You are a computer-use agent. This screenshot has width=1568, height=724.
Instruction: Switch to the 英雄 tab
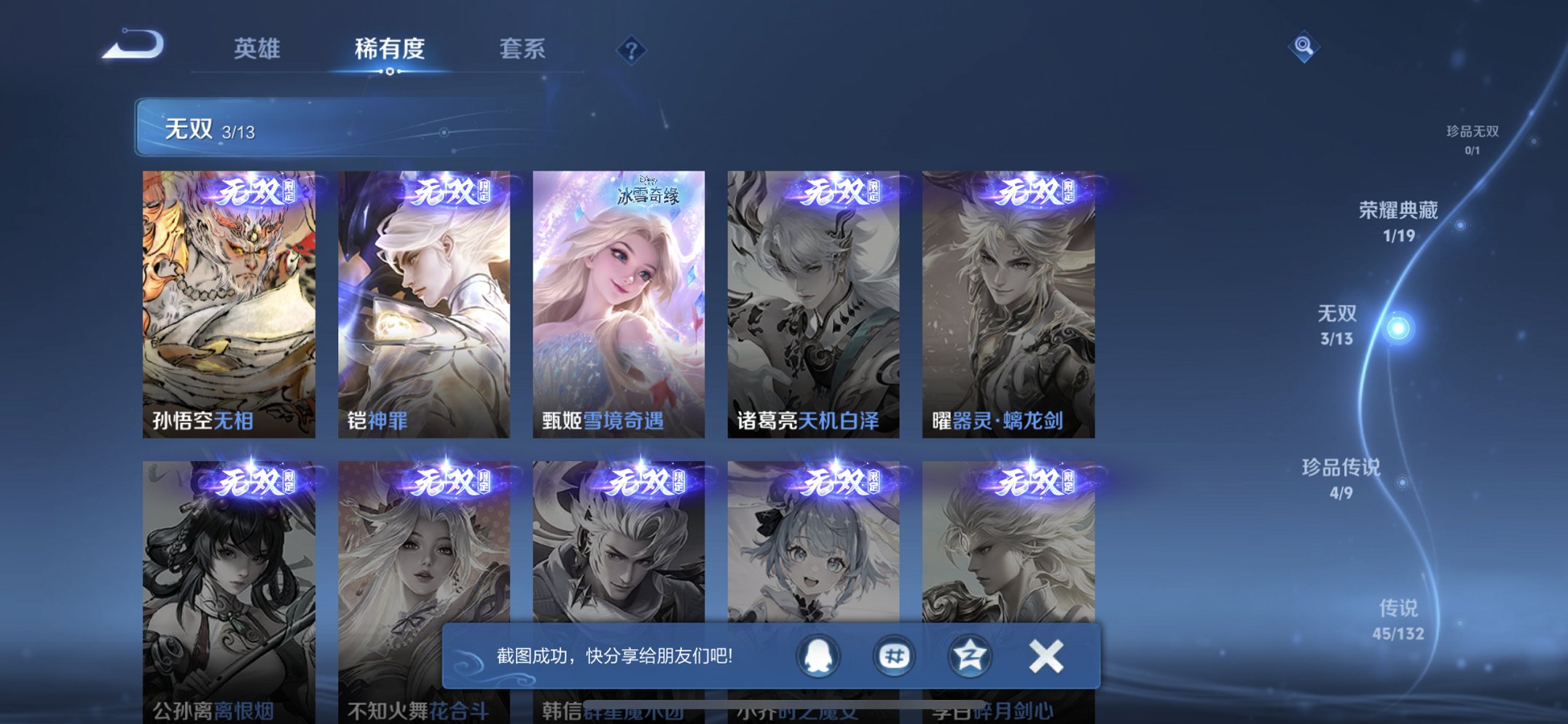[x=256, y=49]
